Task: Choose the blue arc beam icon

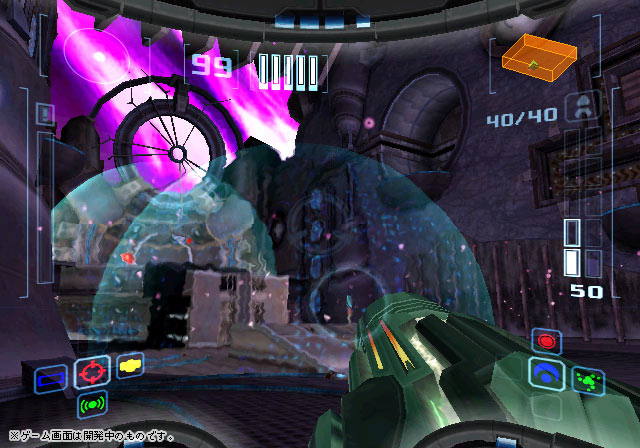Action: tap(547, 373)
